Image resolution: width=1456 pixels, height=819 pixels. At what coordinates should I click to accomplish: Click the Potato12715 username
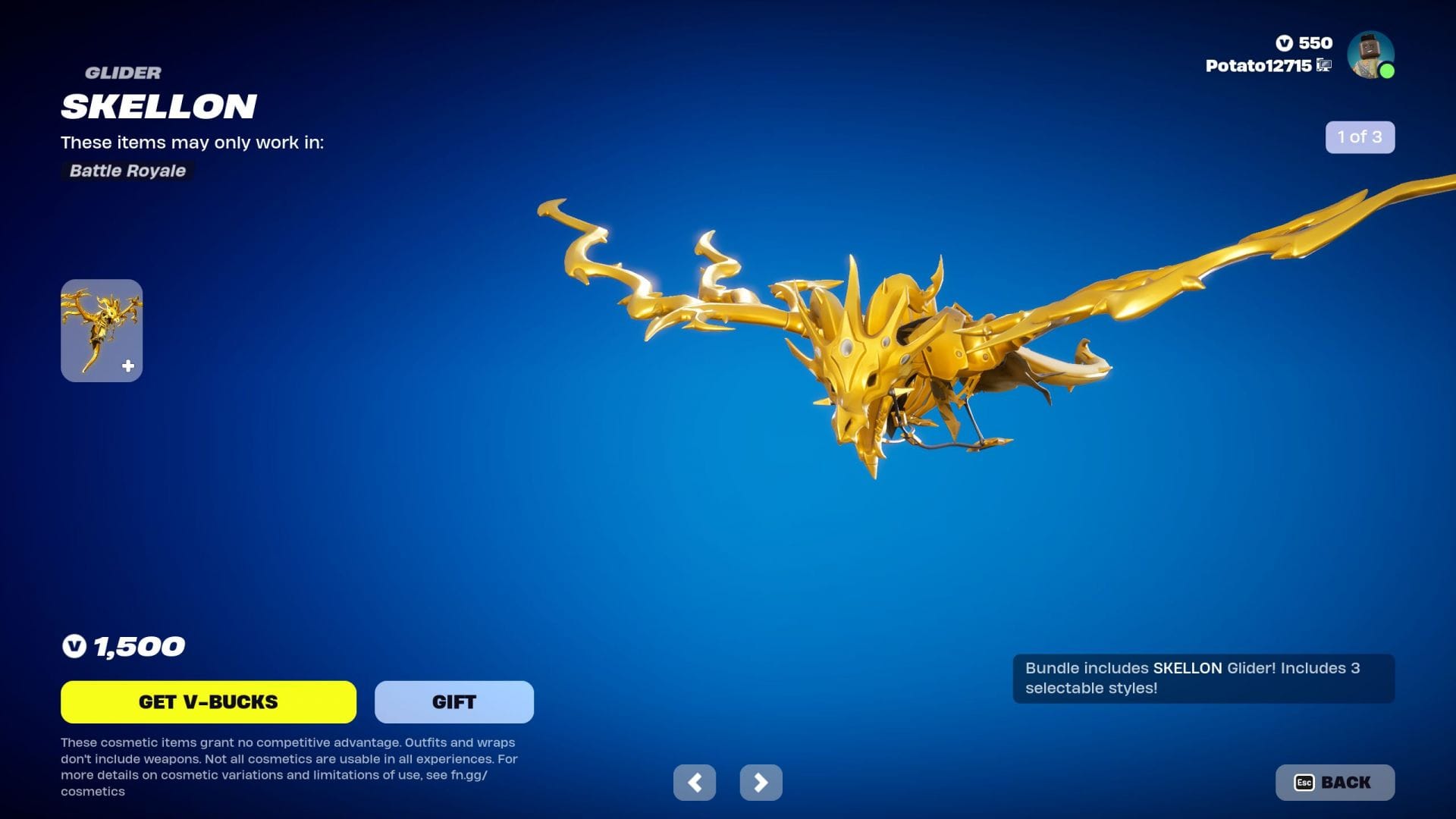click(1259, 67)
